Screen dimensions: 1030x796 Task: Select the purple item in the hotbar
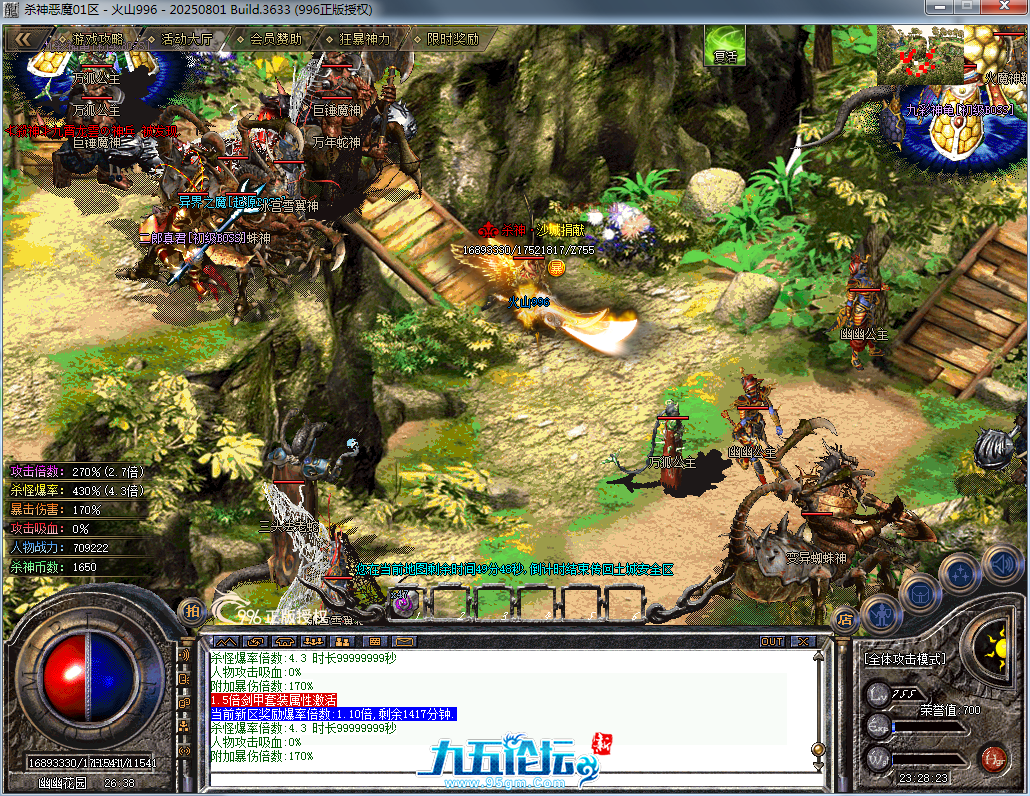coord(401,602)
